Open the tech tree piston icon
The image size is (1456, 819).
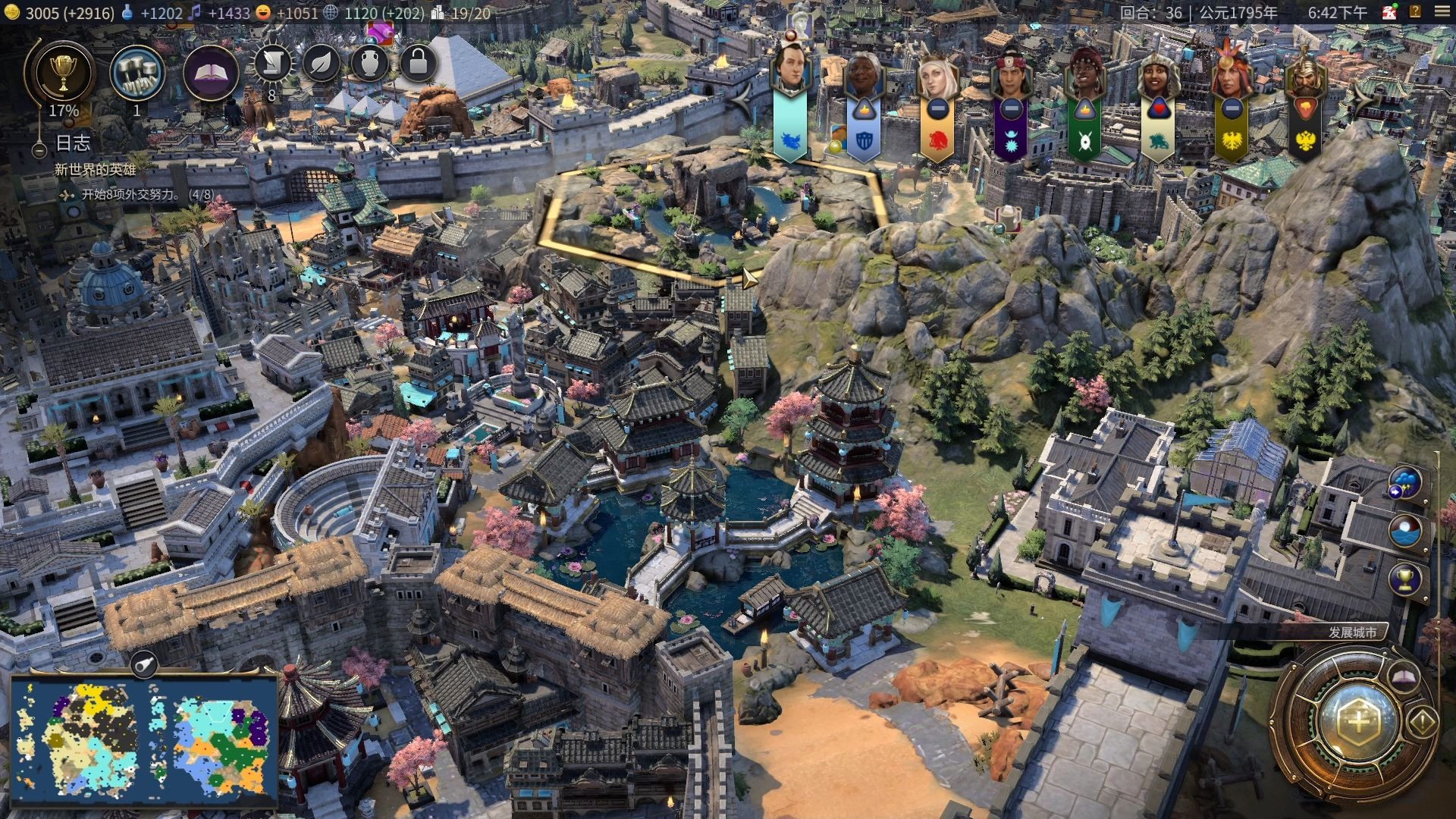[x=137, y=74]
